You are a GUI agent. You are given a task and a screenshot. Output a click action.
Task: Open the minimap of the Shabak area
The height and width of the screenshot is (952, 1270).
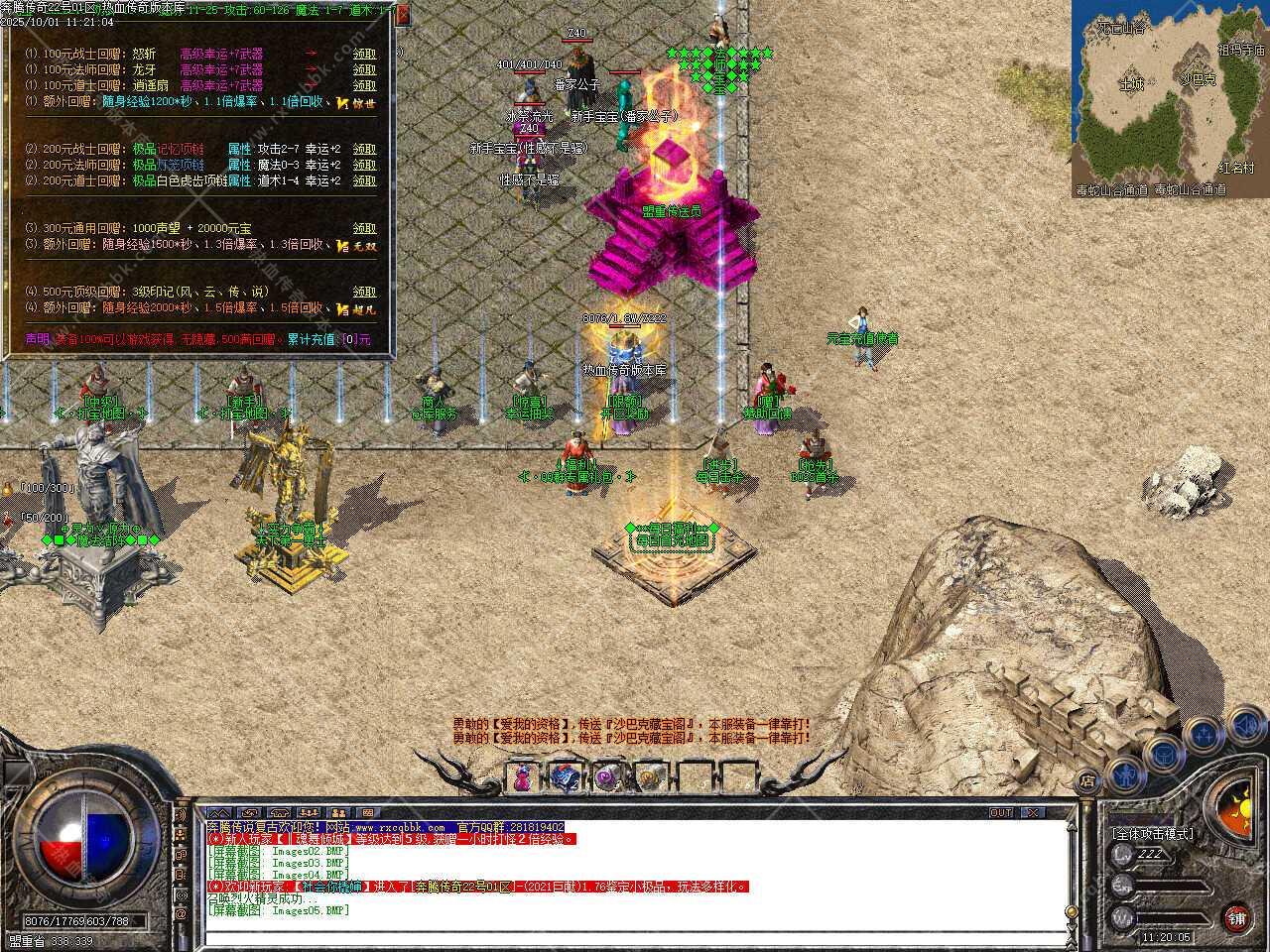[x=1169, y=99]
